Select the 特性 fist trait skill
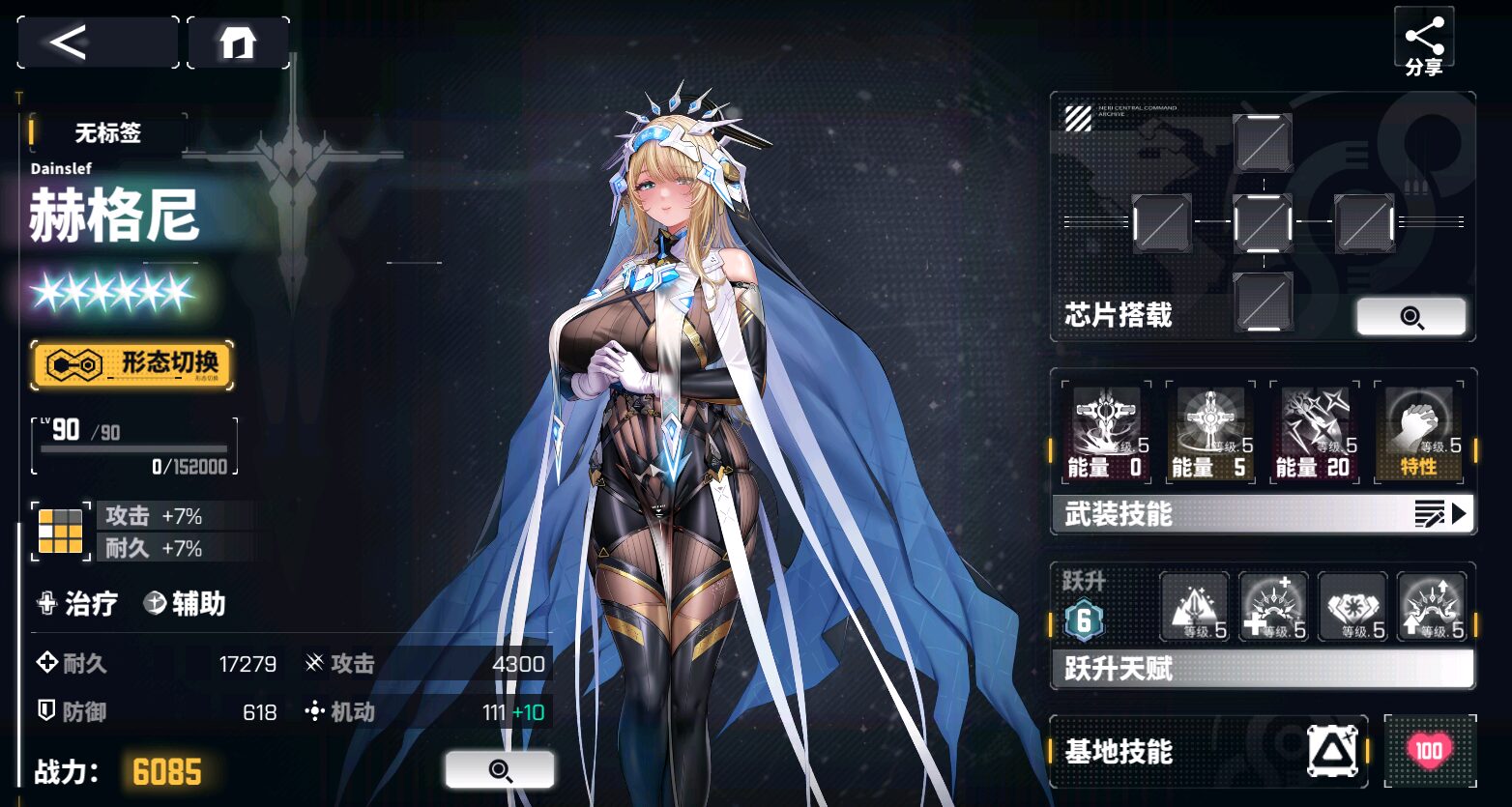This screenshot has width=1512, height=807. tap(1418, 432)
